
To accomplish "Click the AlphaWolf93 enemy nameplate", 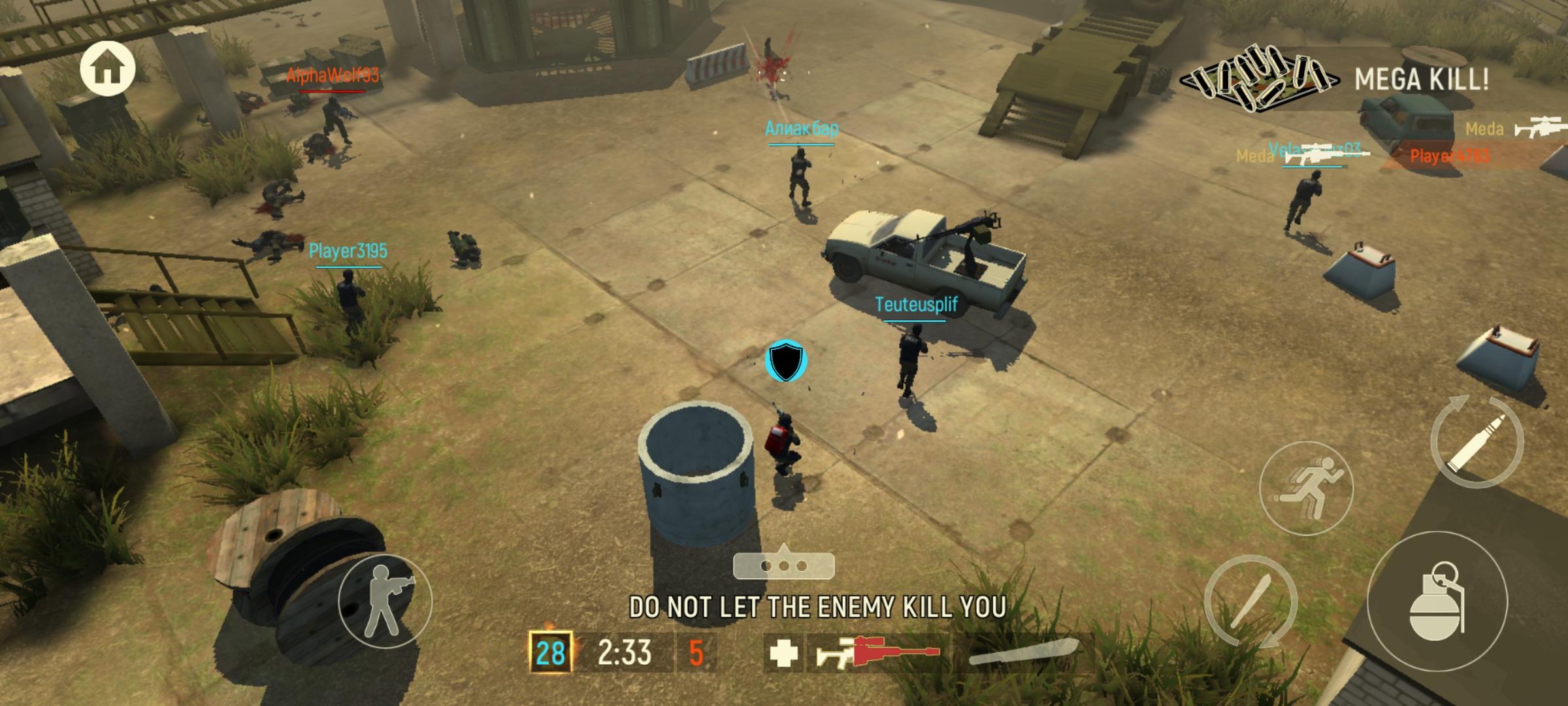I will click(335, 76).
